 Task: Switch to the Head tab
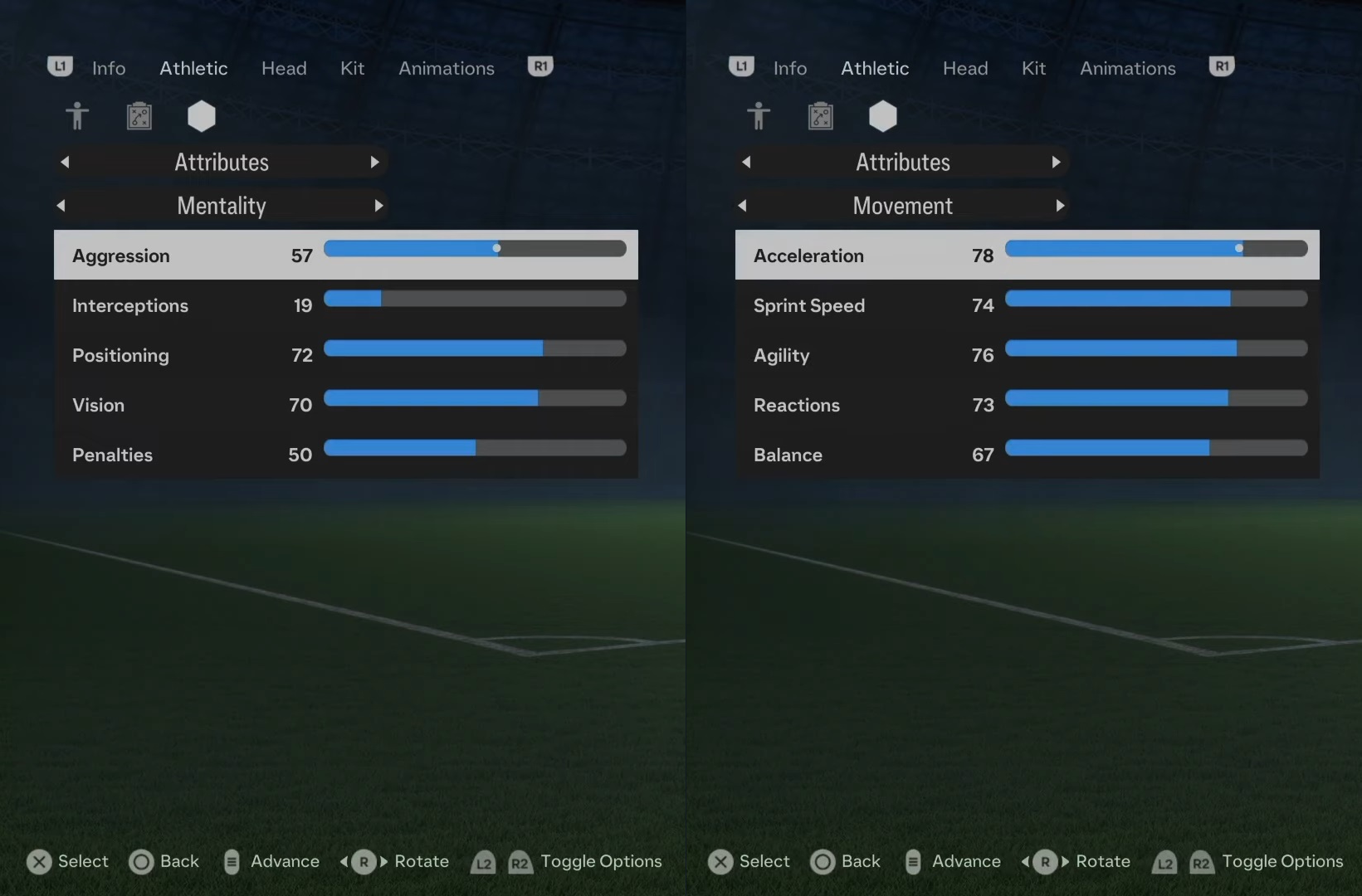coord(283,68)
